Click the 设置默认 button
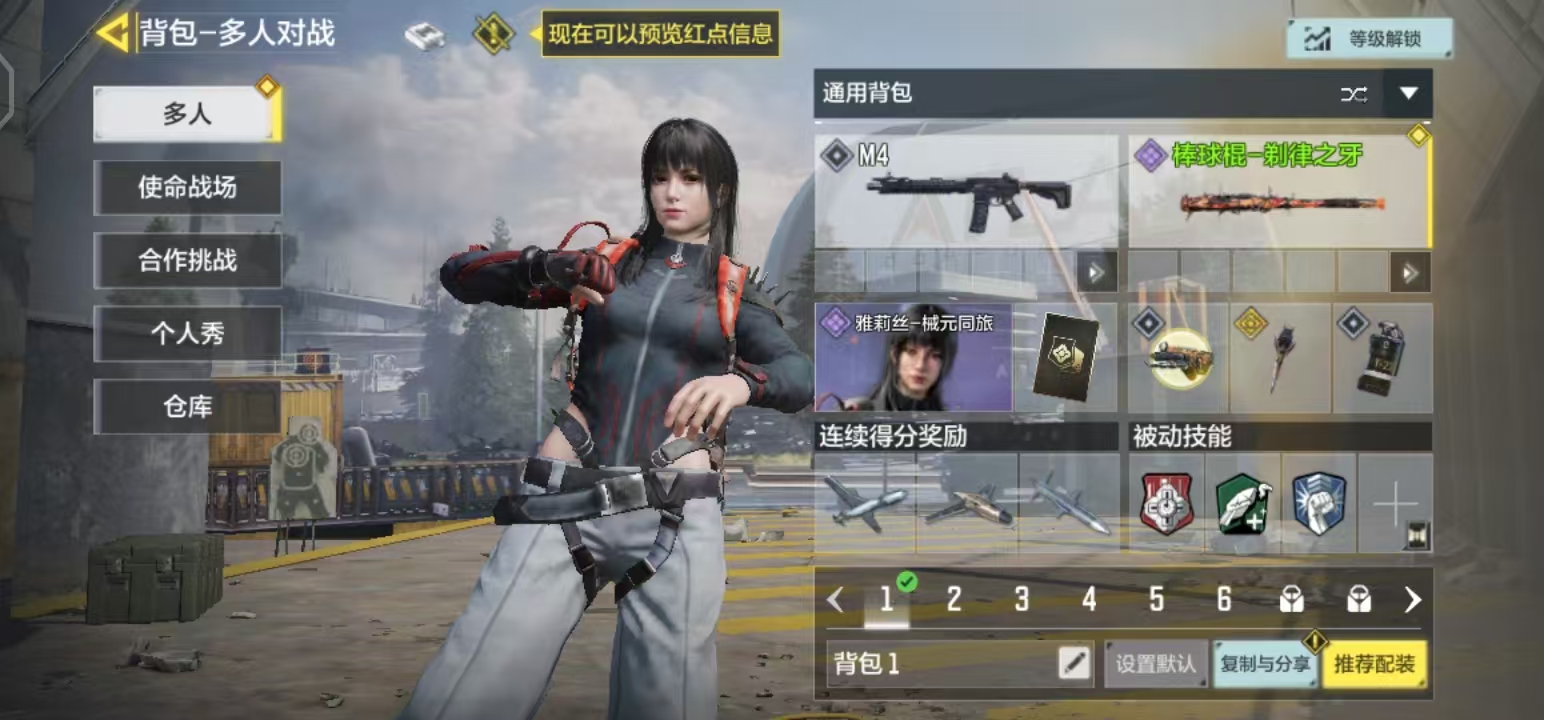 [x=1156, y=664]
